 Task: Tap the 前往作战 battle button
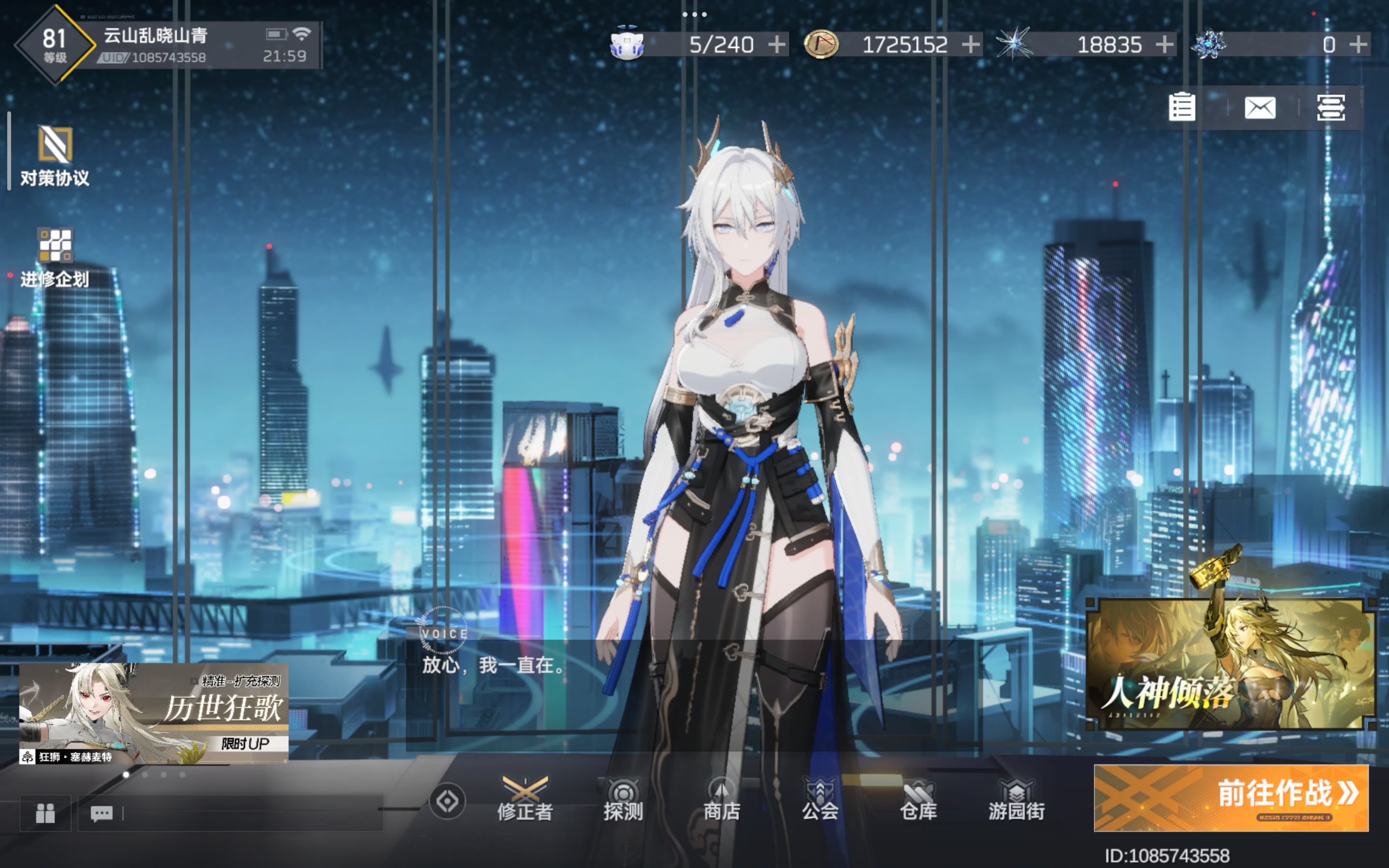click(1231, 798)
